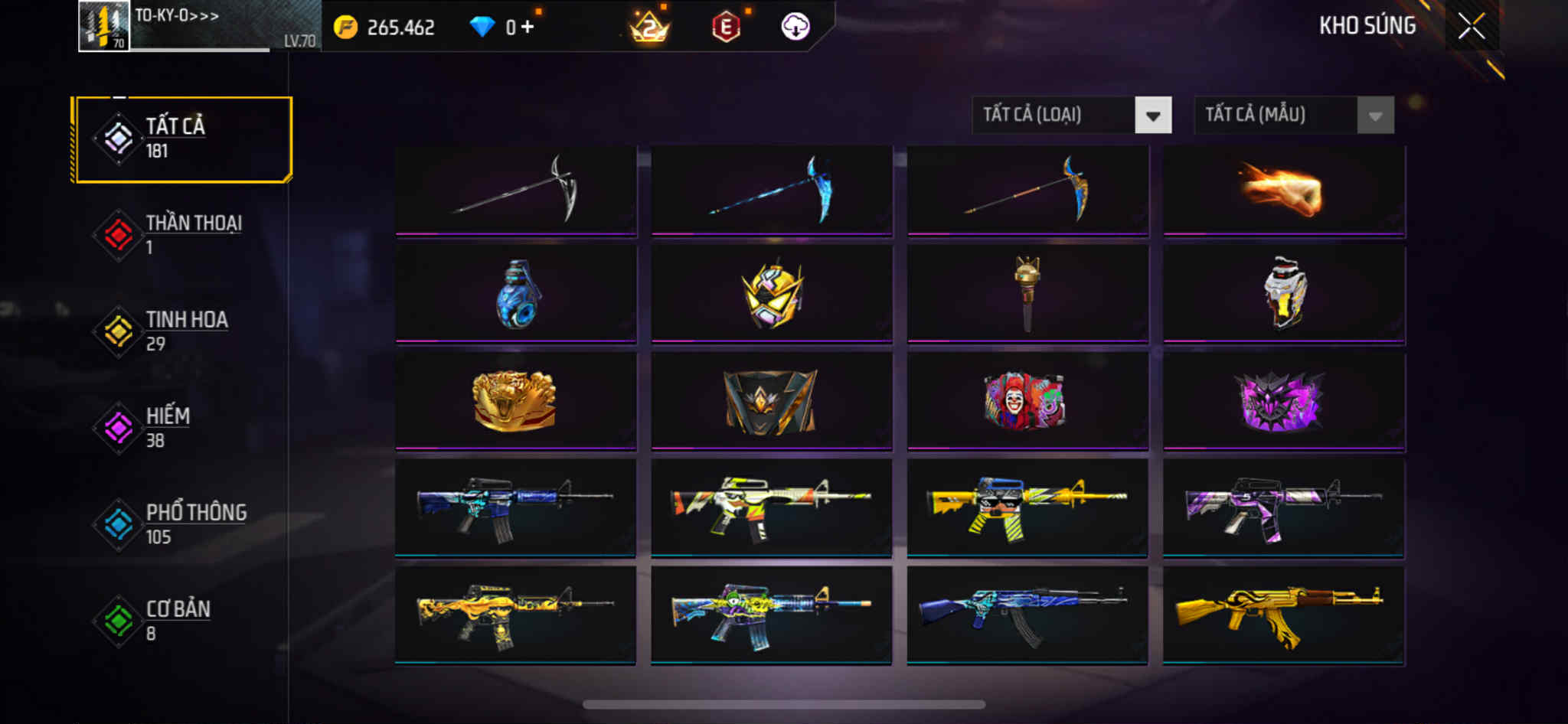Pick the blue grenade skin

[x=516, y=294]
